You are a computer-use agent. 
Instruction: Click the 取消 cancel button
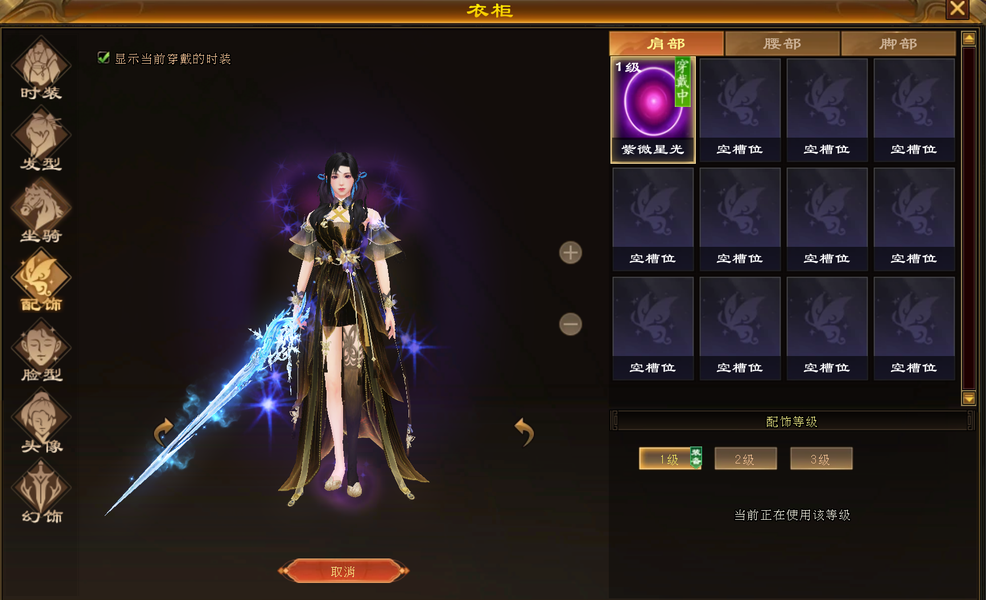point(342,572)
